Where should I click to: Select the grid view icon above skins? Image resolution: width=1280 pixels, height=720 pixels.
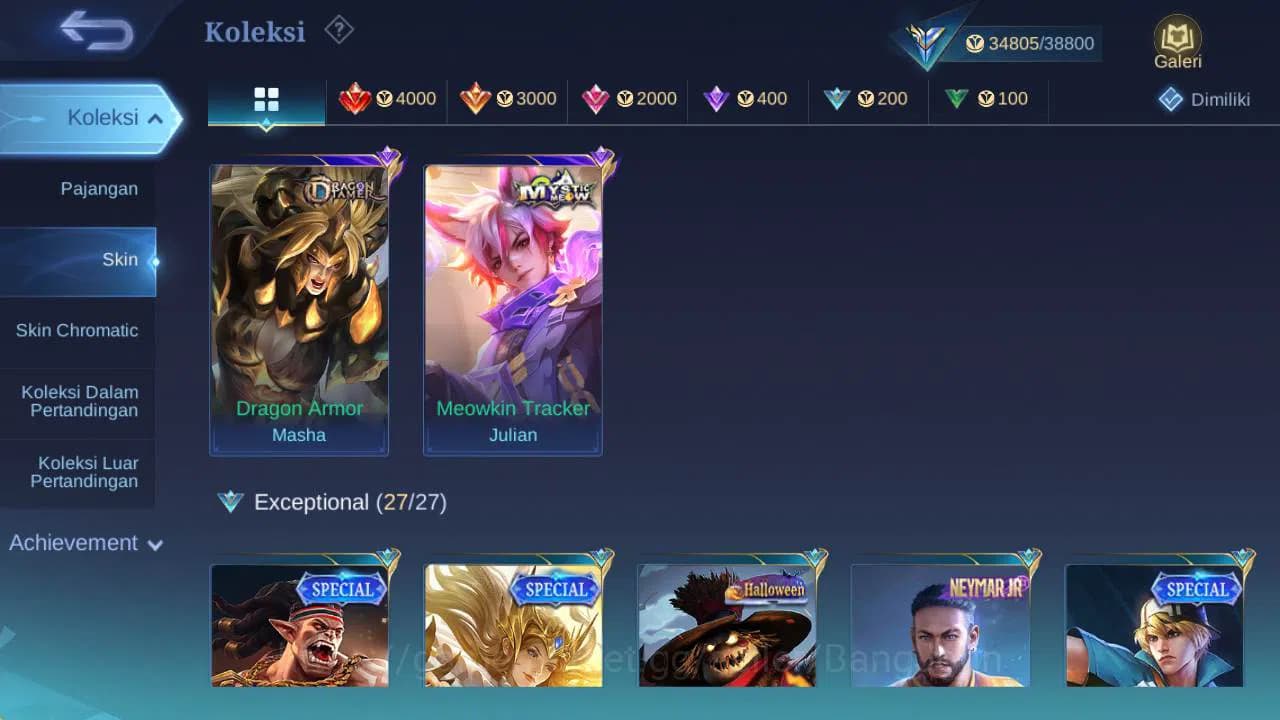click(265, 99)
